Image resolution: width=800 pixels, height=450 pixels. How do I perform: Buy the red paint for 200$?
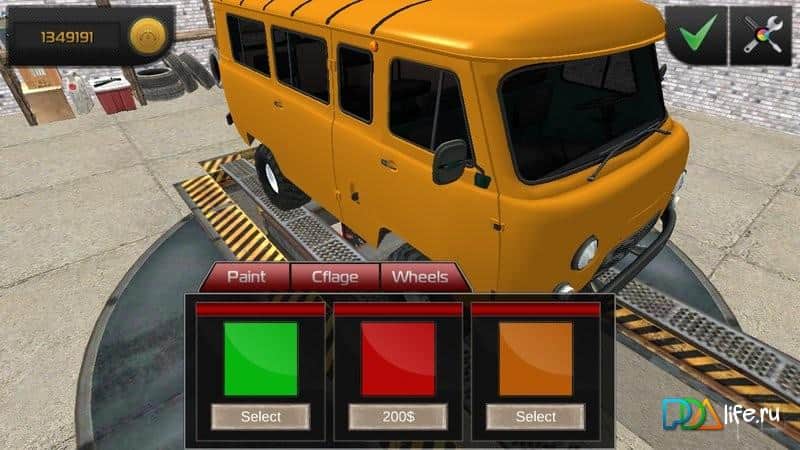(x=398, y=416)
